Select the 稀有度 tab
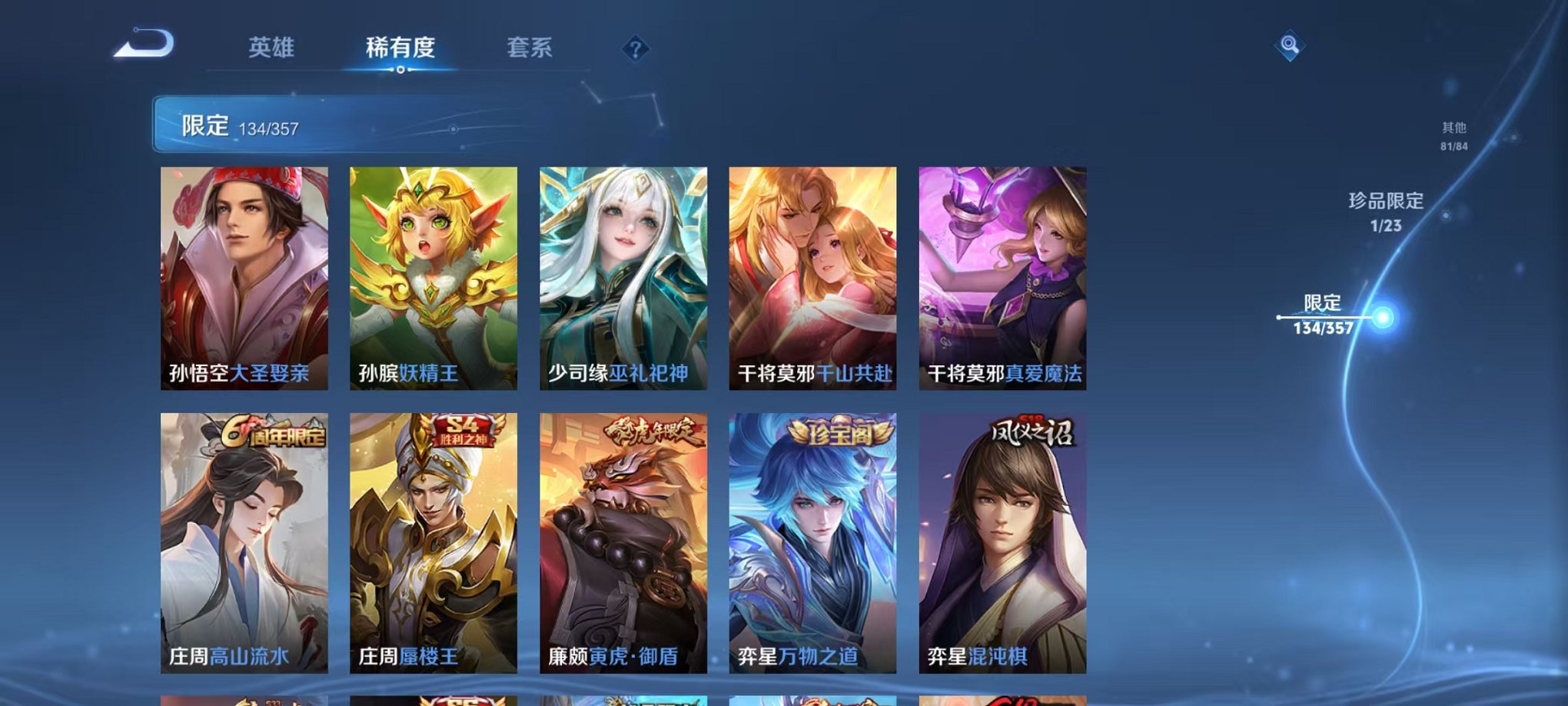Screen dimensions: 1568x706 [x=398, y=48]
